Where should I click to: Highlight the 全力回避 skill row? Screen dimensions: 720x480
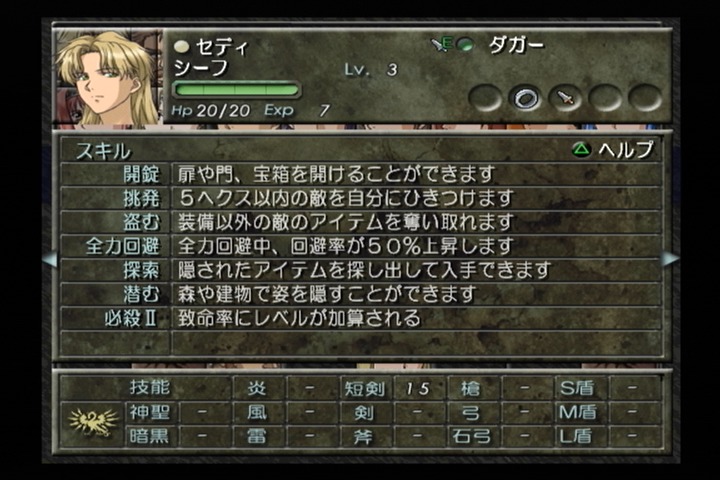point(360,246)
